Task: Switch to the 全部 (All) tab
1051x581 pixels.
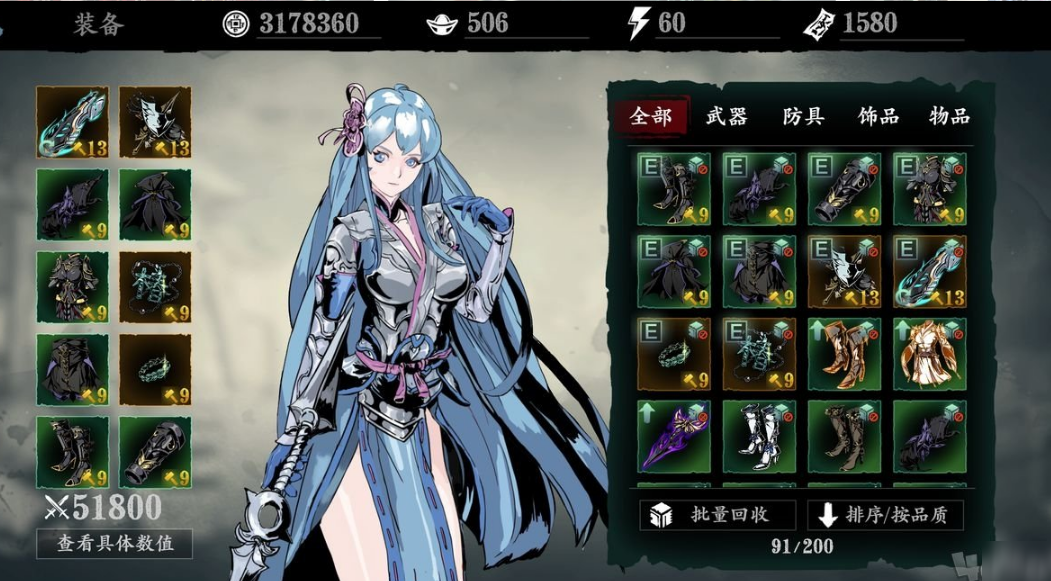Action: [651, 116]
